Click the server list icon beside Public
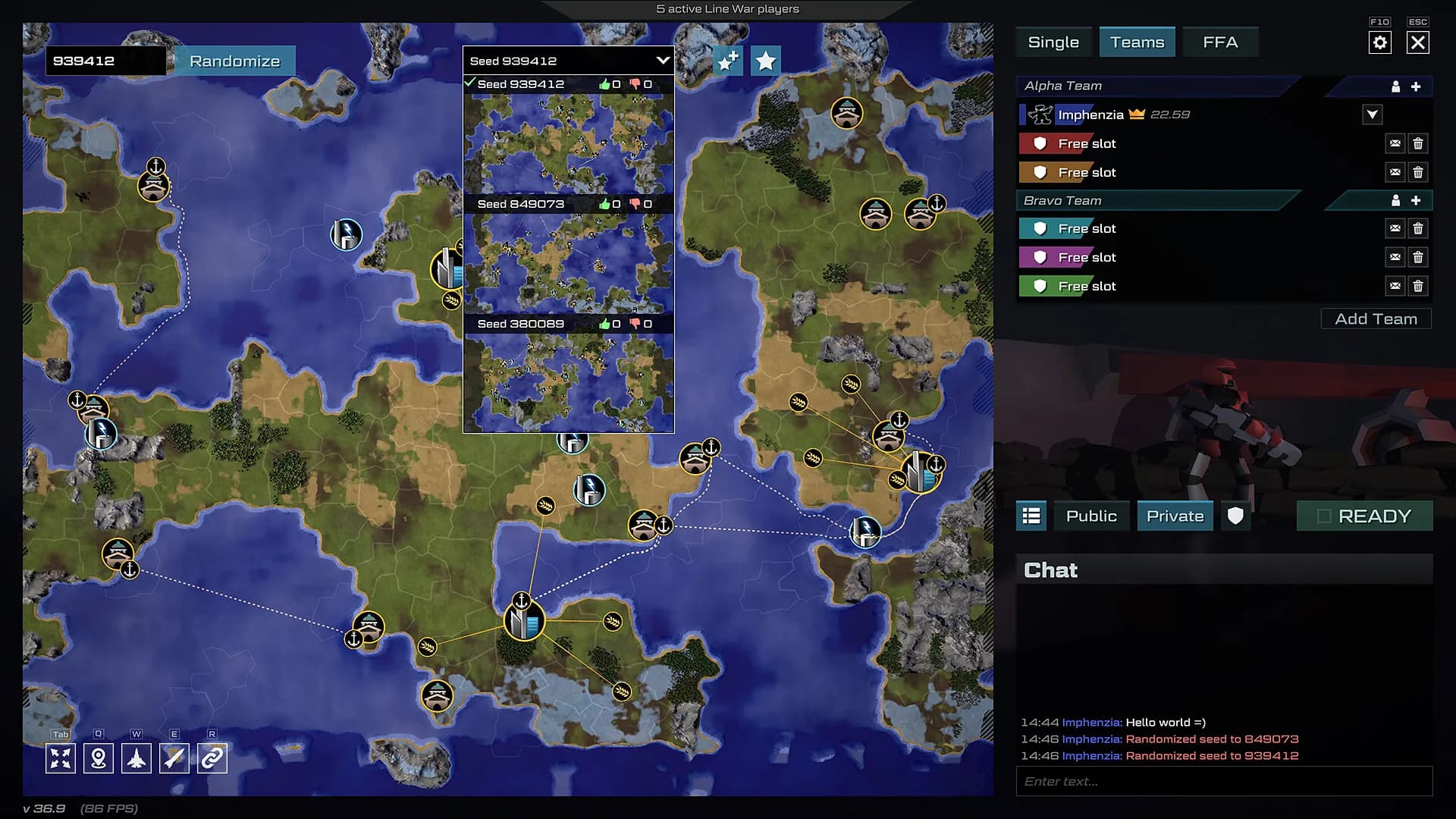This screenshot has height=819, width=1456. [x=1031, y=516]
